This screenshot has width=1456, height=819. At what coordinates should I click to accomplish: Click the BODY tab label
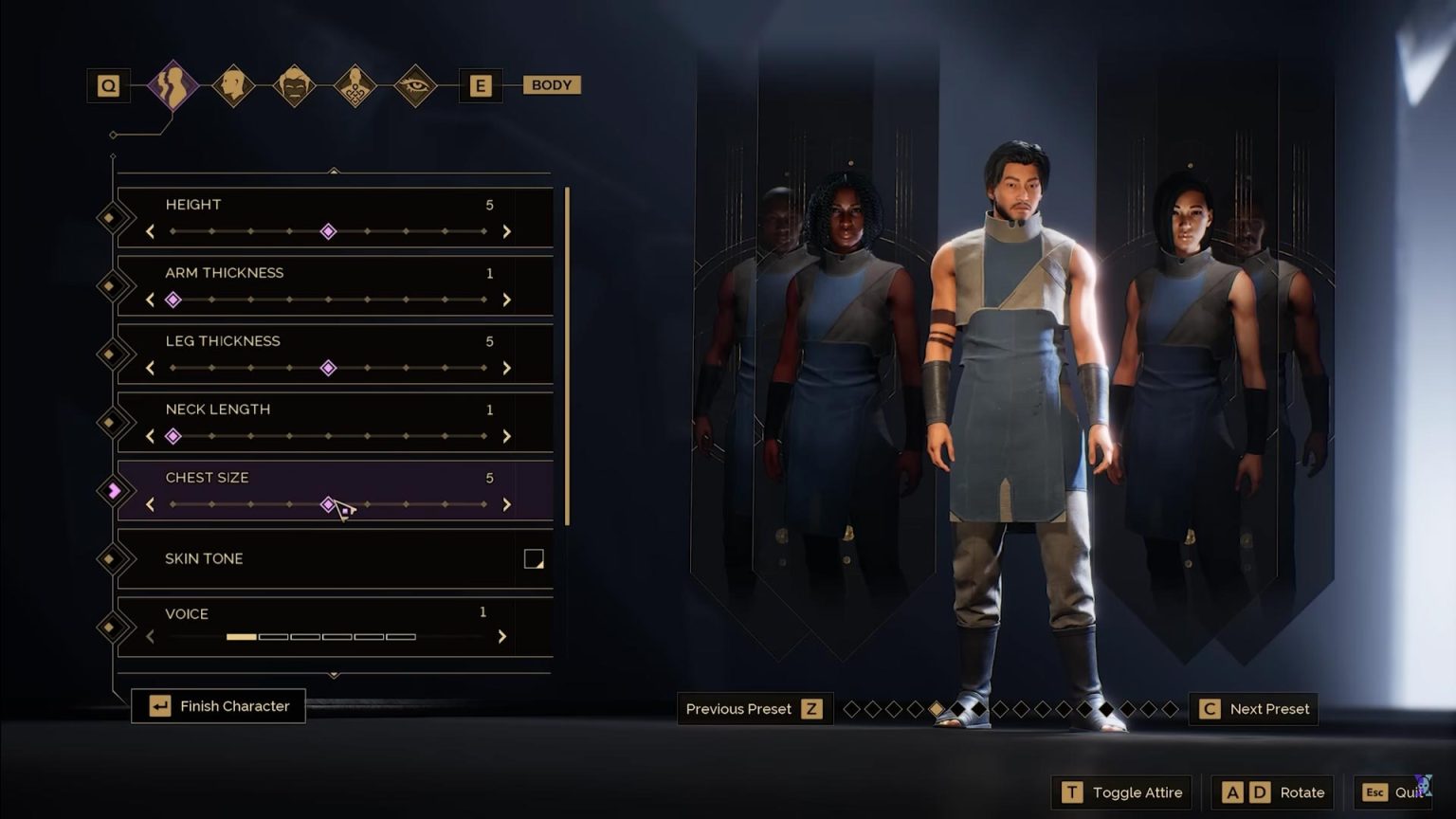pos(551,84)
